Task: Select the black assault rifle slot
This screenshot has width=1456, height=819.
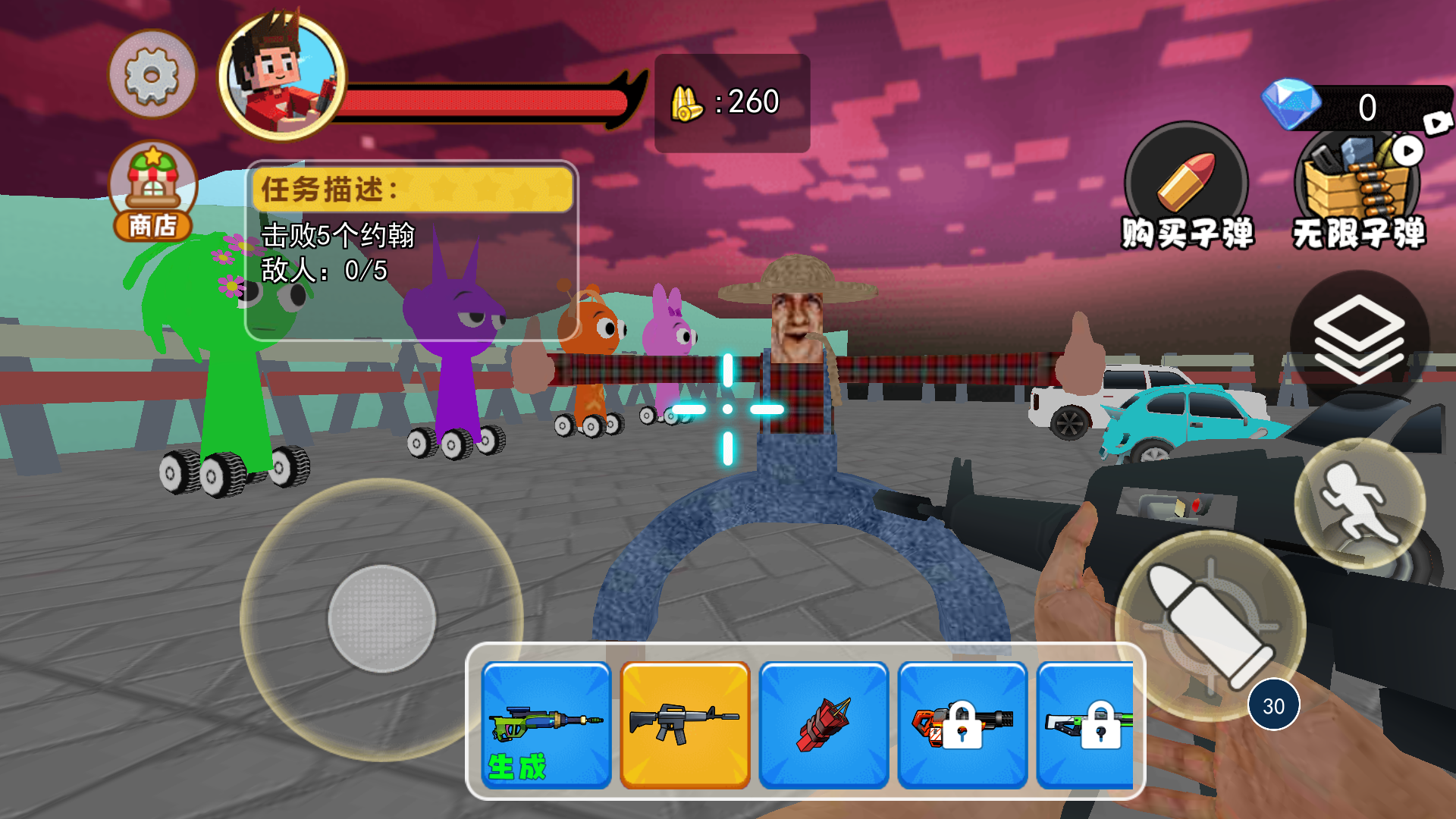Action: [x=685, y=725]
